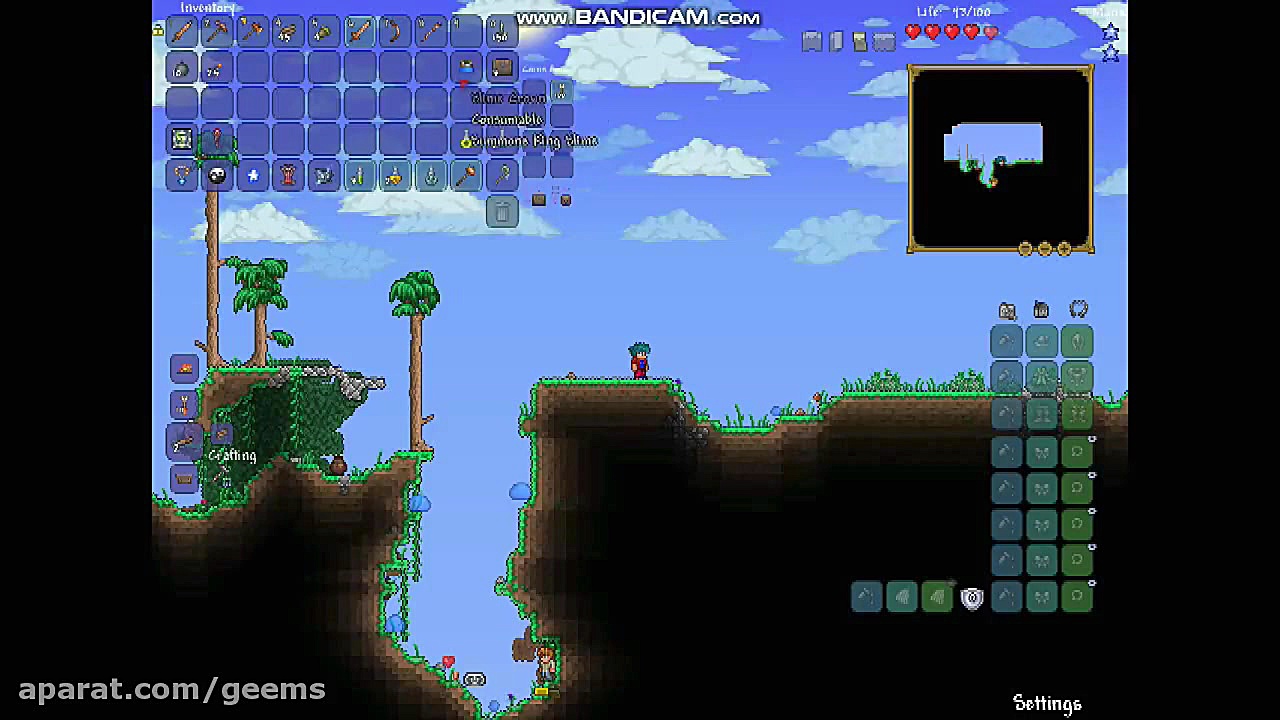Open the Settings menu

(x=1047, y=703)
